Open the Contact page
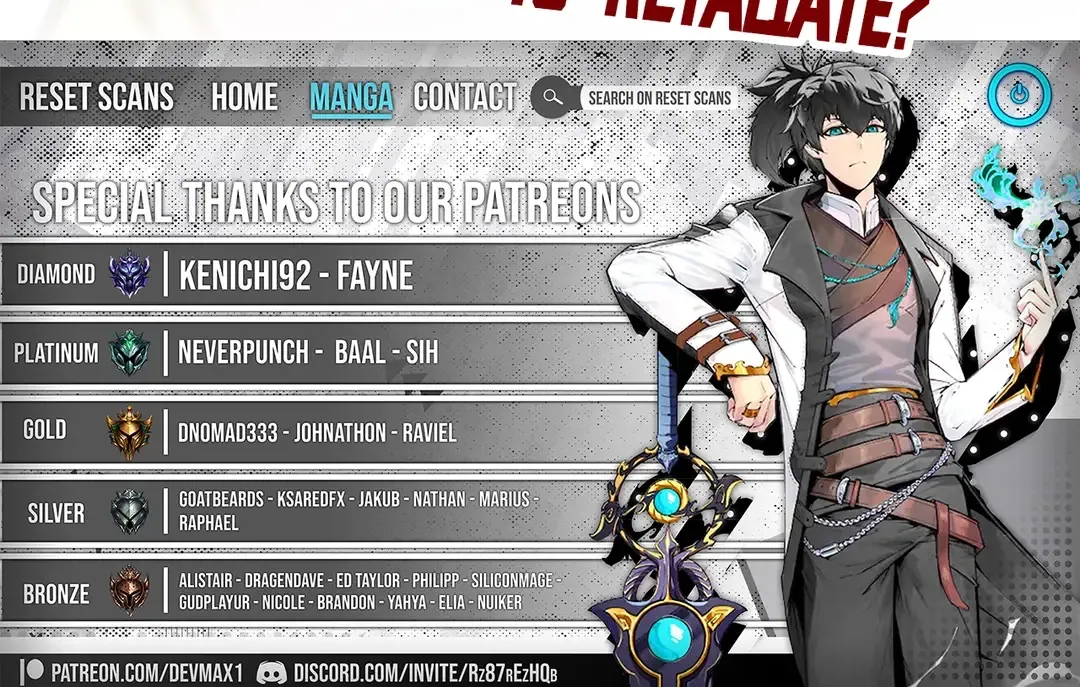 point(464,97)
